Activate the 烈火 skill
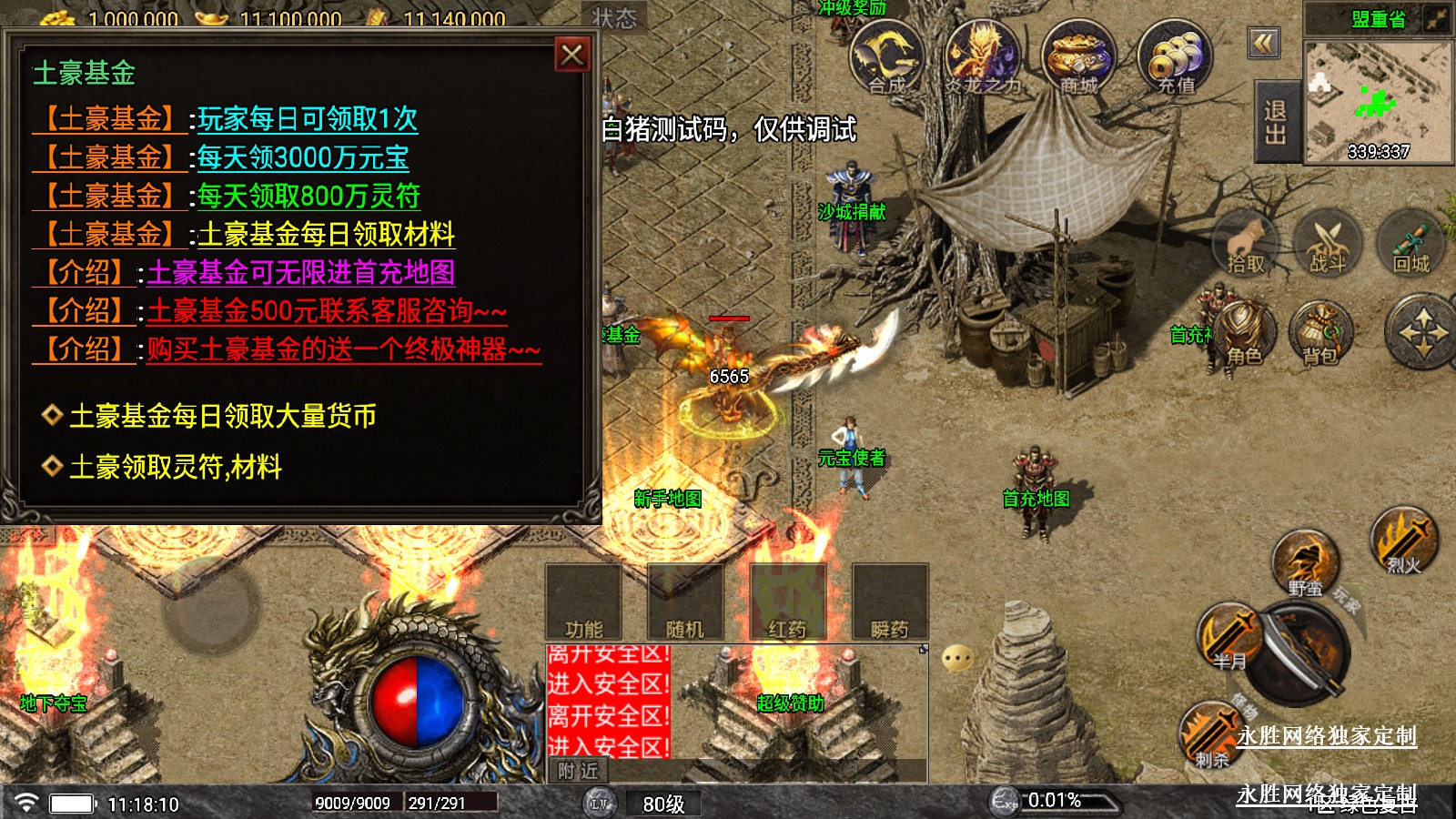This screenshot has width=1456, height=819. tap(1404, 541)
